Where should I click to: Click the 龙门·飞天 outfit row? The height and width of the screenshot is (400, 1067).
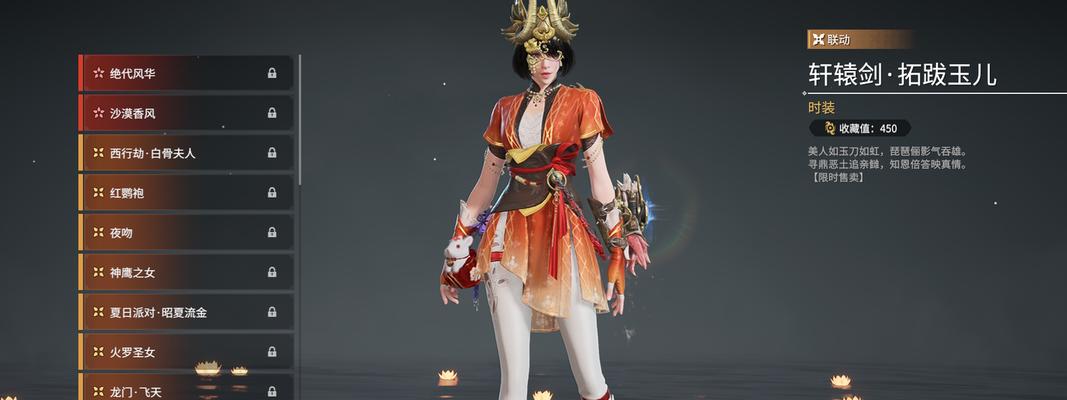[x=186, y=388]
